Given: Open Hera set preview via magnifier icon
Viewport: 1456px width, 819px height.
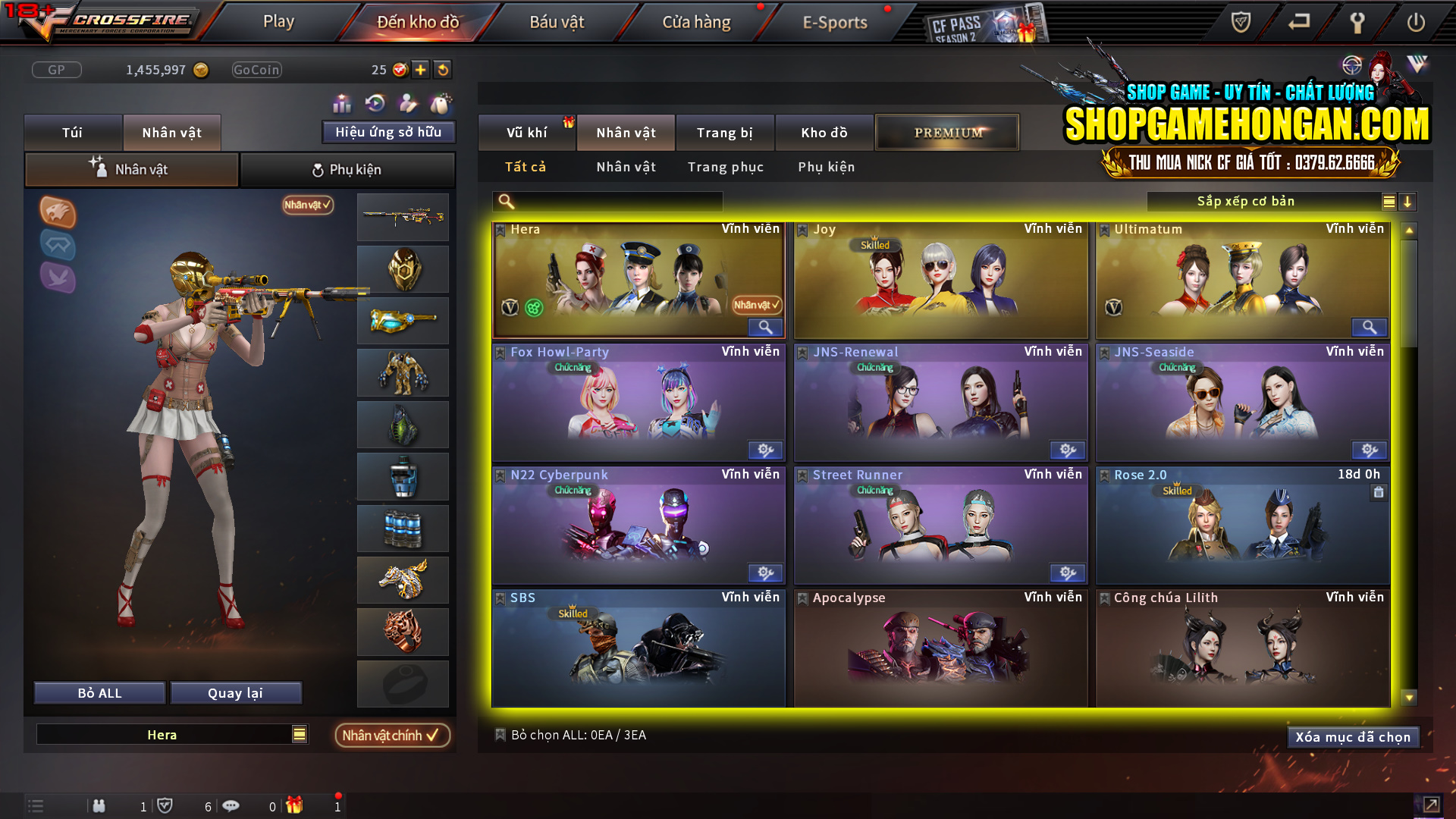Looking at the screenshot, I should point(765,328).
